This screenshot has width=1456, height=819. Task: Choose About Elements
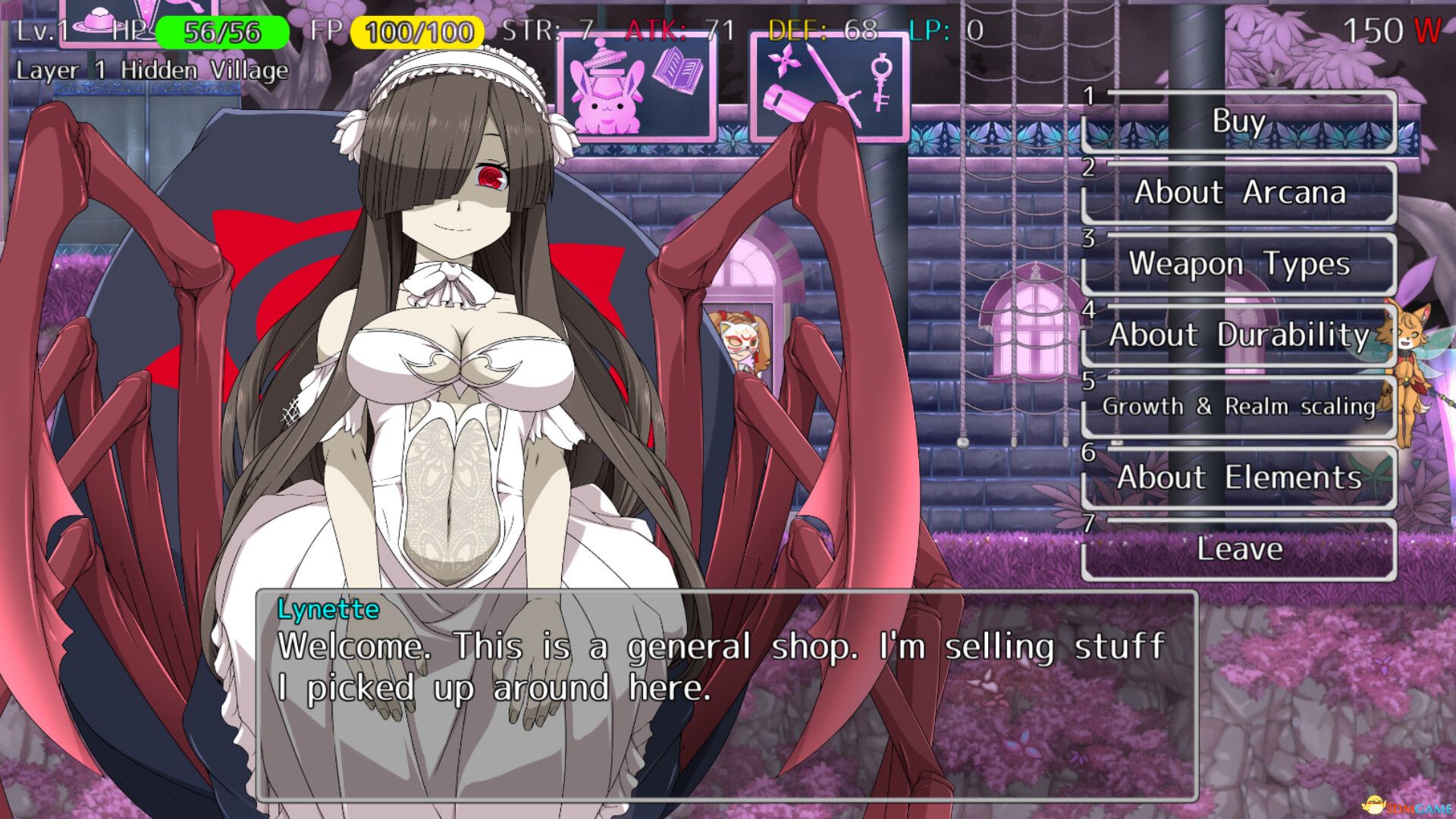[1239, 478]
